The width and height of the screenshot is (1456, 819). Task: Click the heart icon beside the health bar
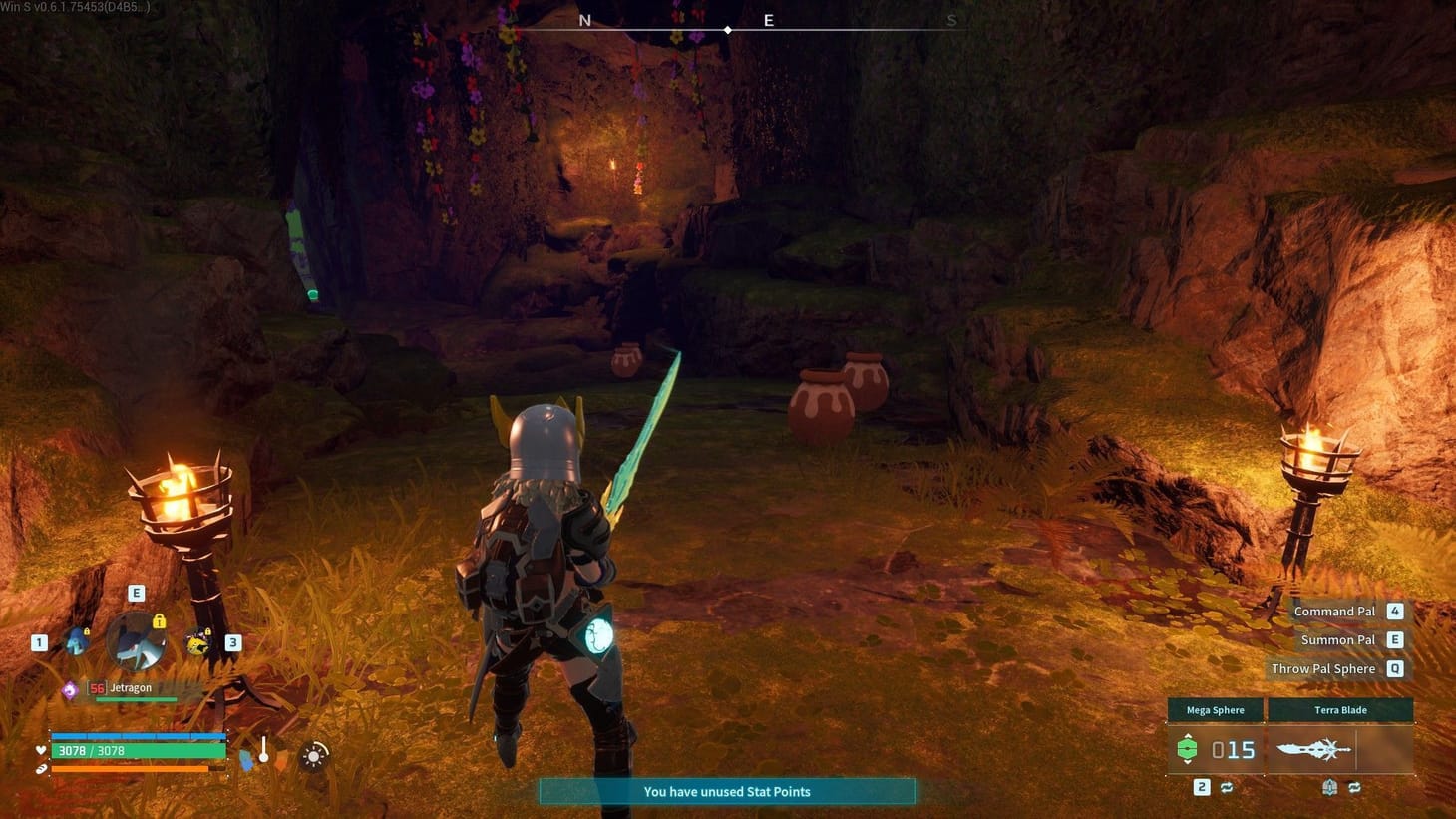tap(40, 750)
